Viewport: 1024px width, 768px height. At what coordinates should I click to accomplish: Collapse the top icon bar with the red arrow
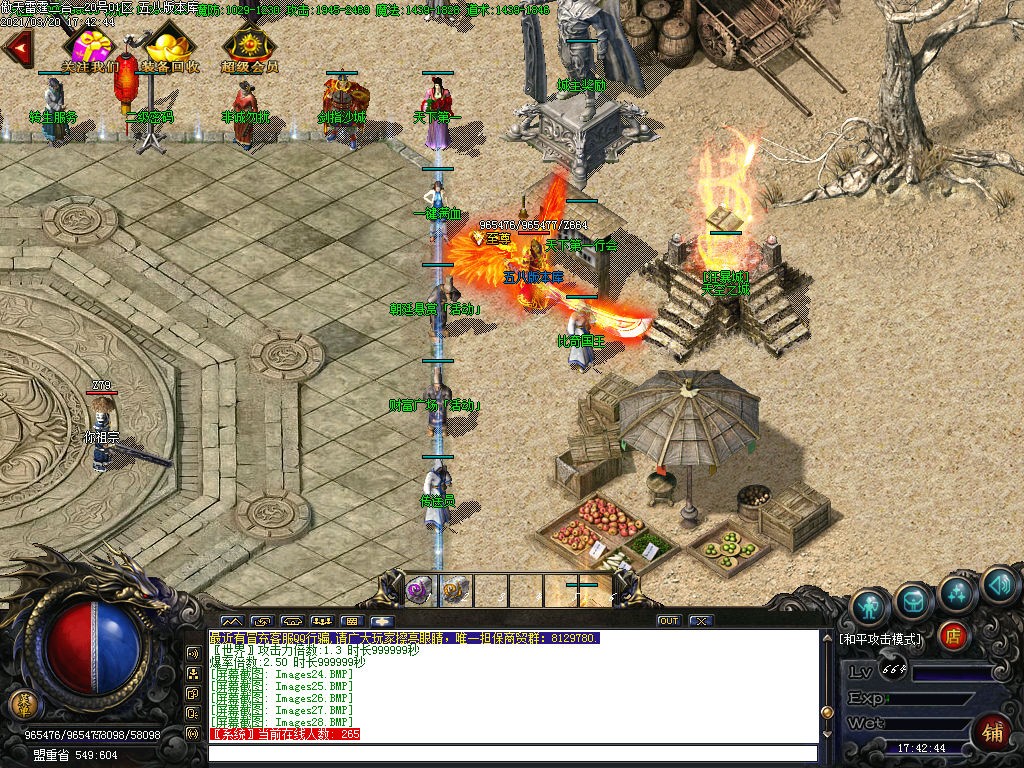17,45
